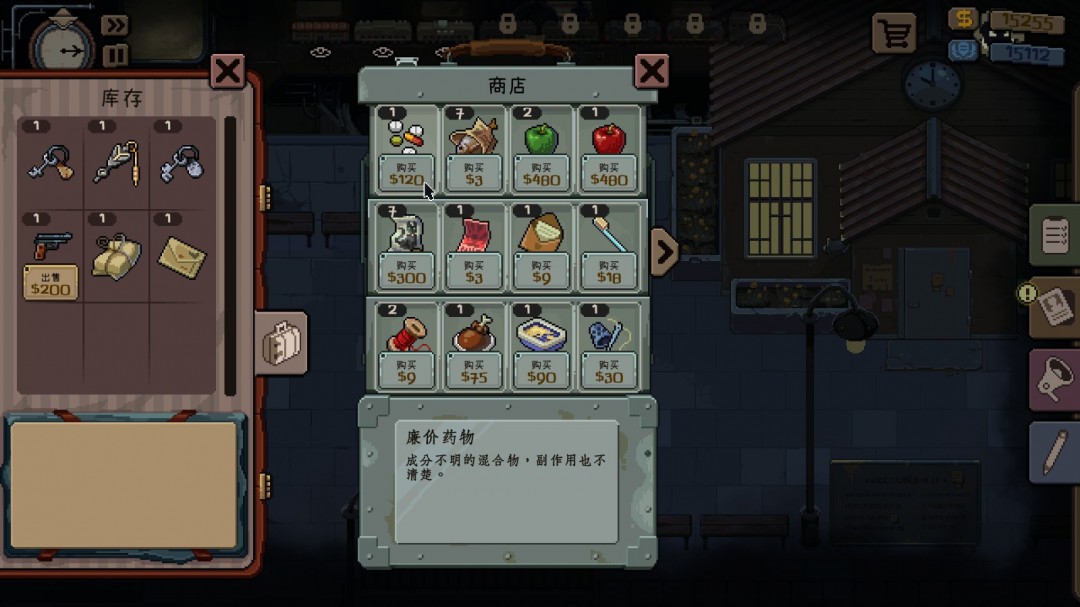This screenshot has height=607, width=1080.
Task: Close the shop window
Action: click(652, 71)
